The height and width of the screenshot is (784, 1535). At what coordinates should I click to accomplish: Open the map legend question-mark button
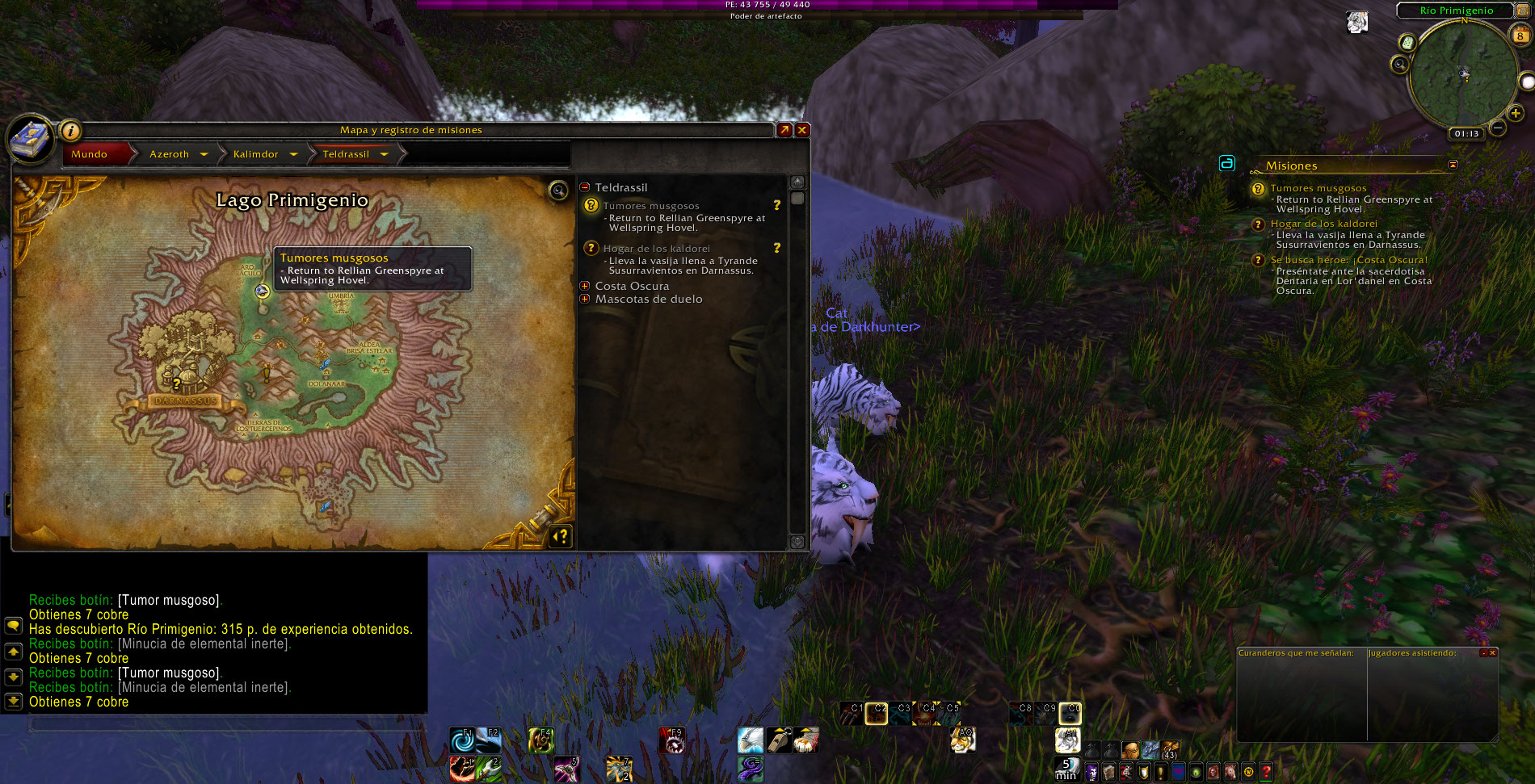[x=561, y=536]
